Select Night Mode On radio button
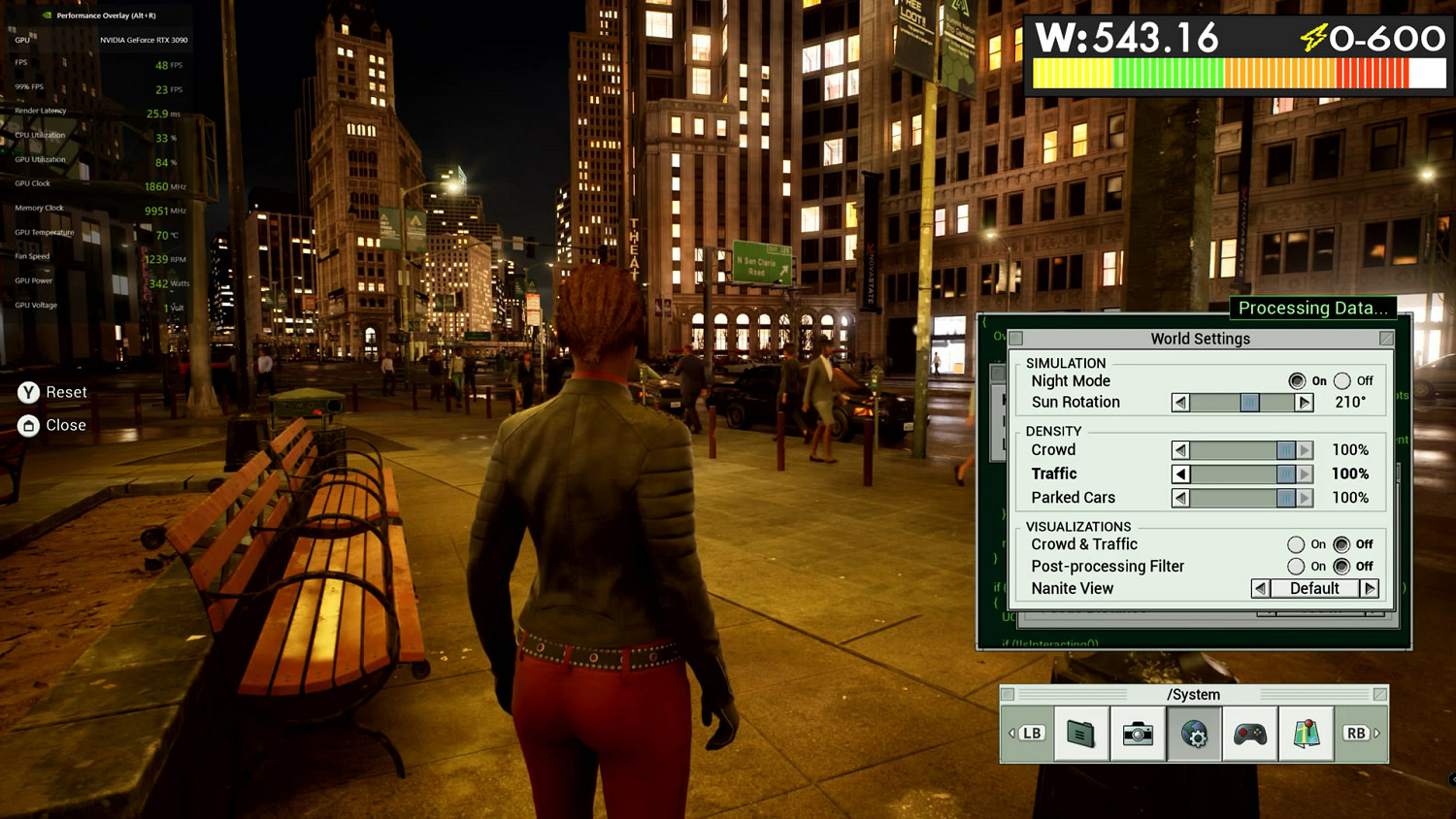1456x819 pixels. 1297,381
